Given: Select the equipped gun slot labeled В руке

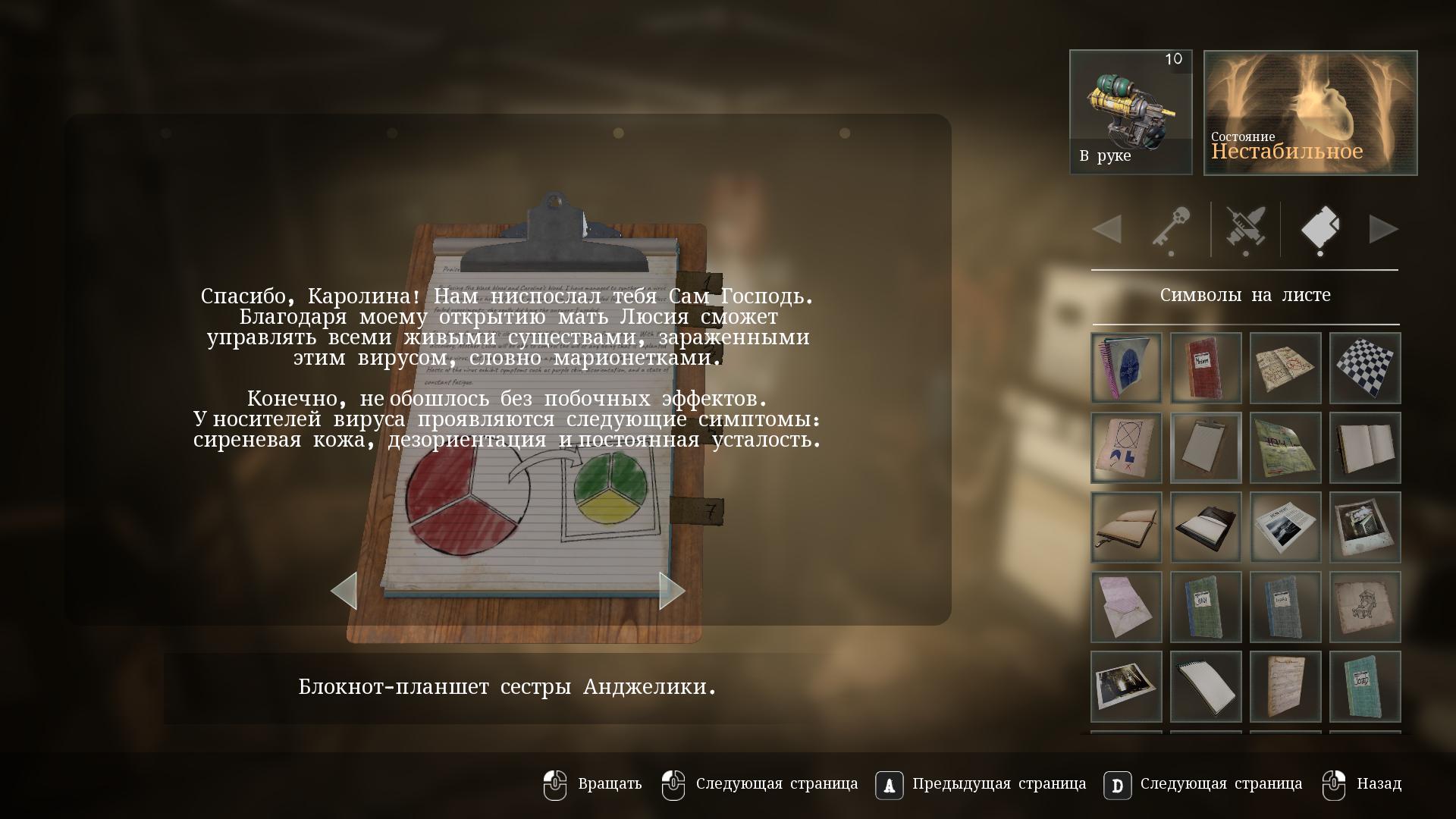Looking at the screenshot, I should tap(1130, 112).
